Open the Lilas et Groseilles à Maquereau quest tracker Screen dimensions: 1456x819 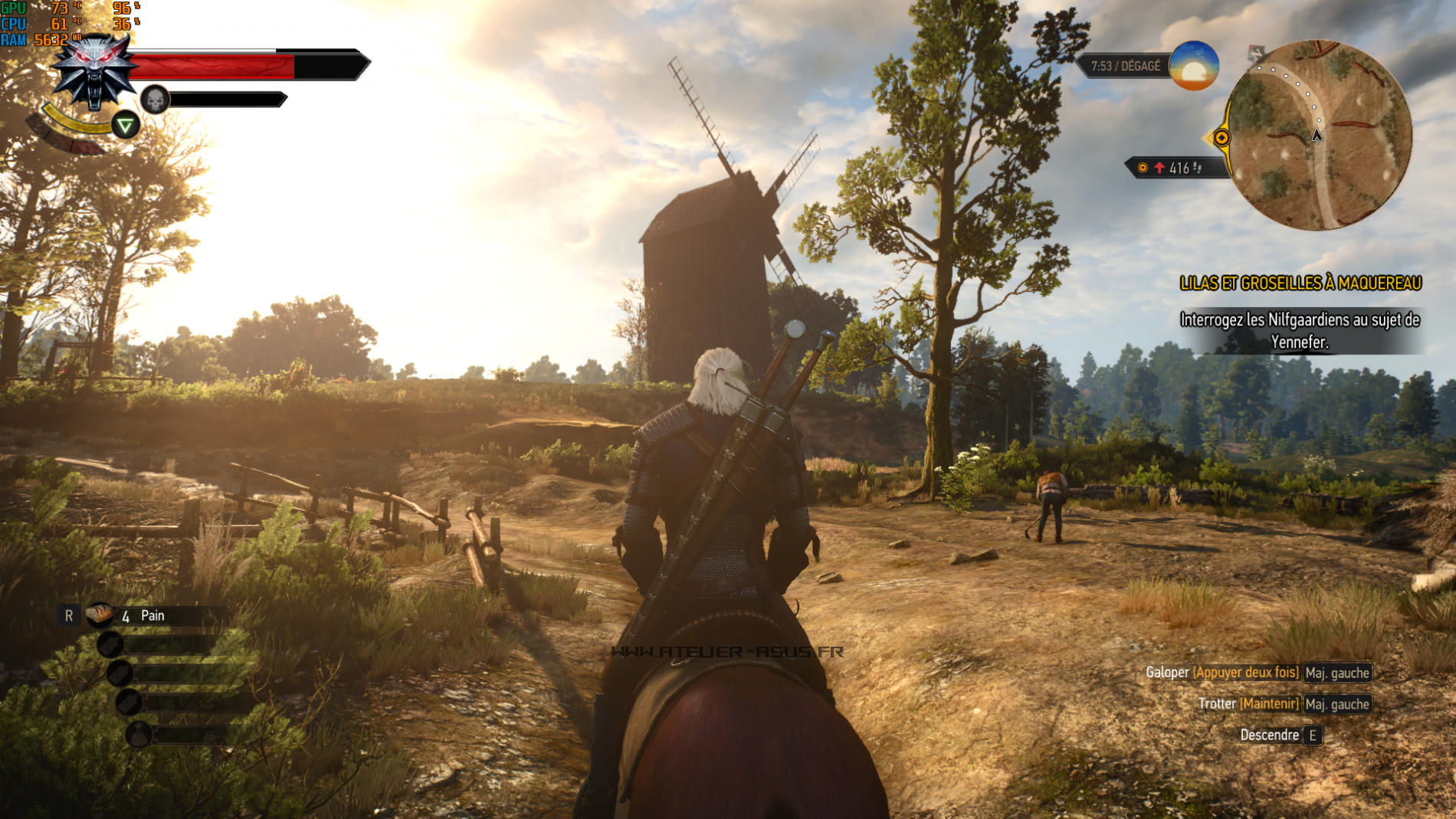[1300, 283]
